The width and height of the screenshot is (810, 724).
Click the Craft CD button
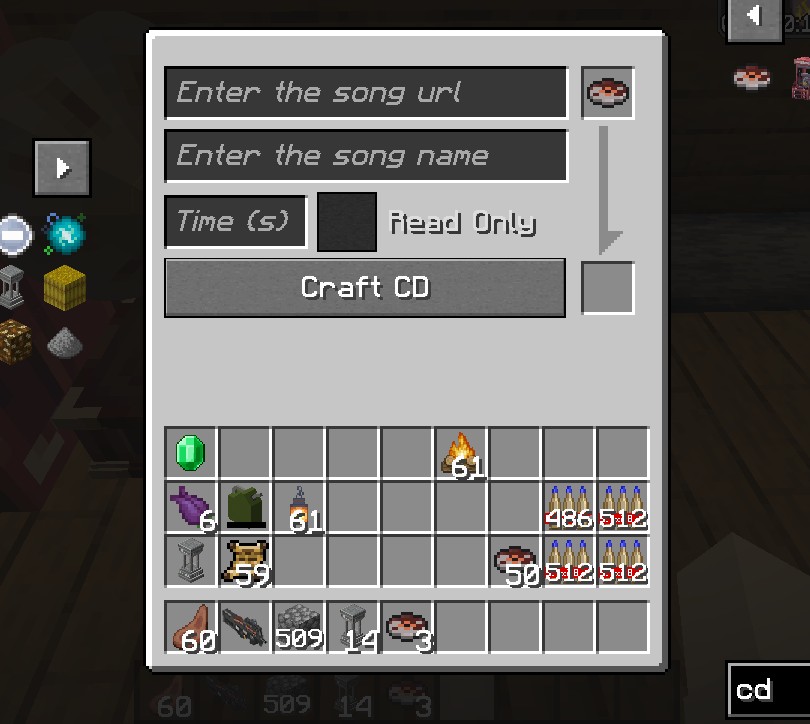point(365,288)
